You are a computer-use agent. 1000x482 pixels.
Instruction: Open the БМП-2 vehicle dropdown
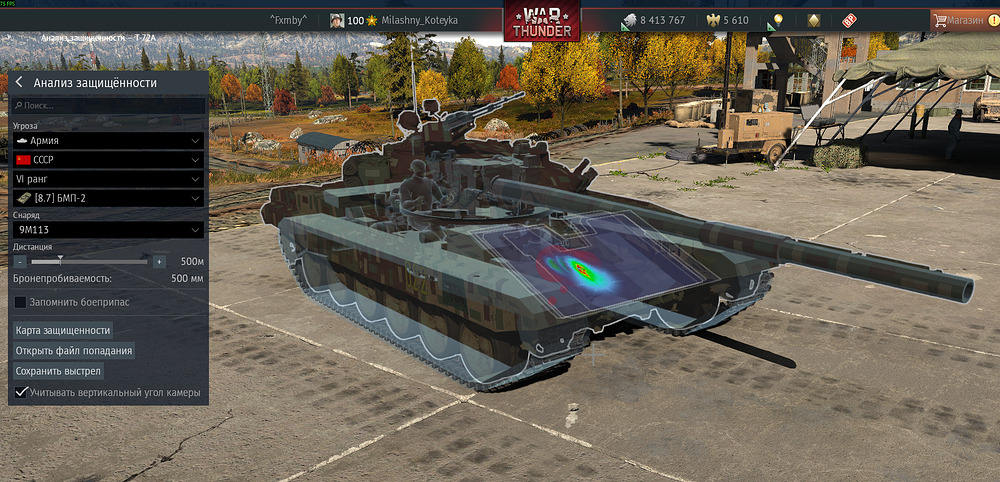coord(108,199)
